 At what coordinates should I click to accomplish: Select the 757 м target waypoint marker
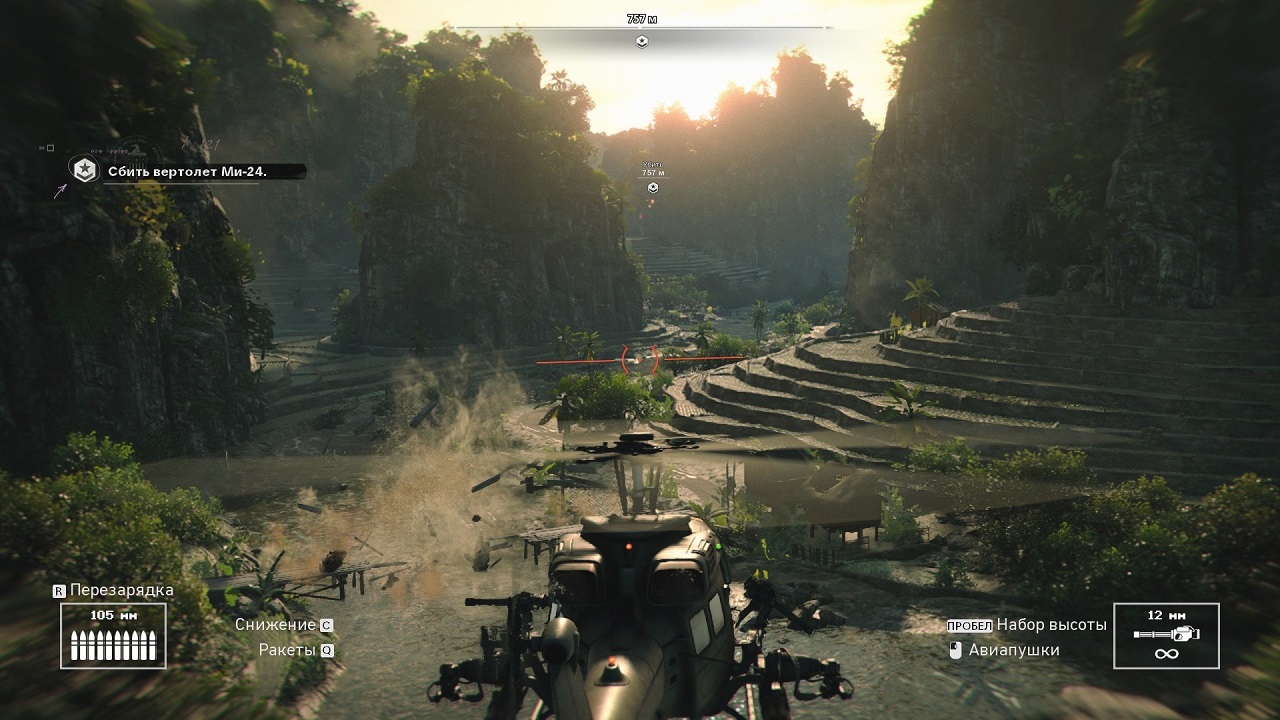pos(652,187)
